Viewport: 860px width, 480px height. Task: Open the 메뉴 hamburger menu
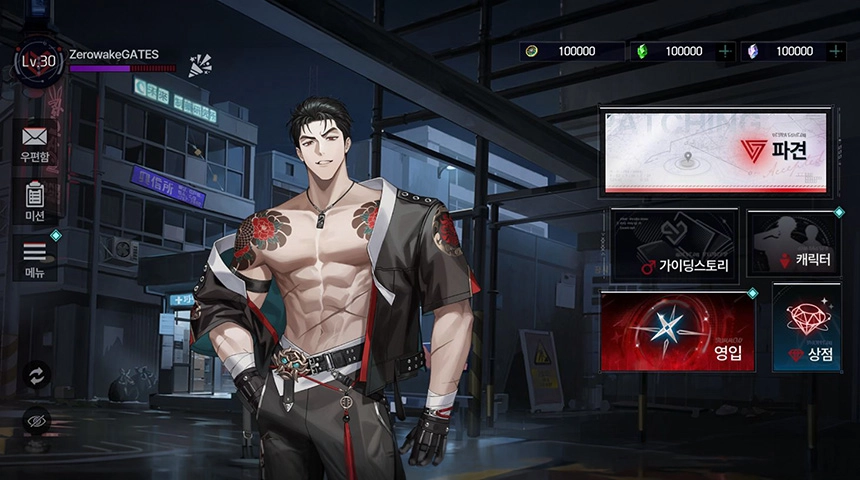click(x=35, y=257)
